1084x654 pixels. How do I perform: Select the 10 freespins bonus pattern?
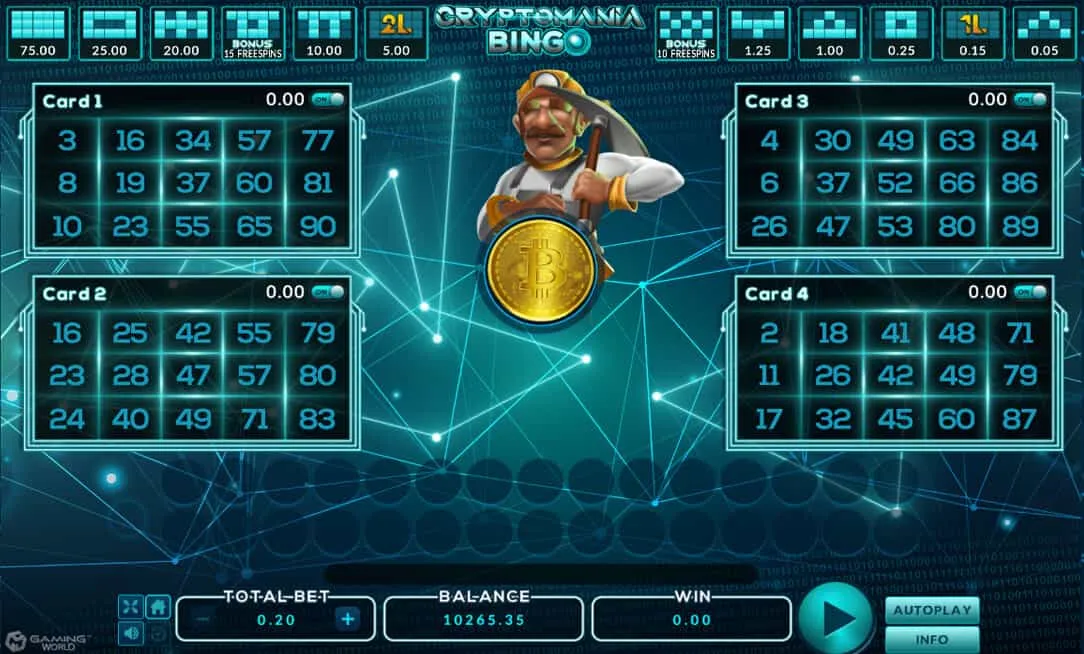685,33
